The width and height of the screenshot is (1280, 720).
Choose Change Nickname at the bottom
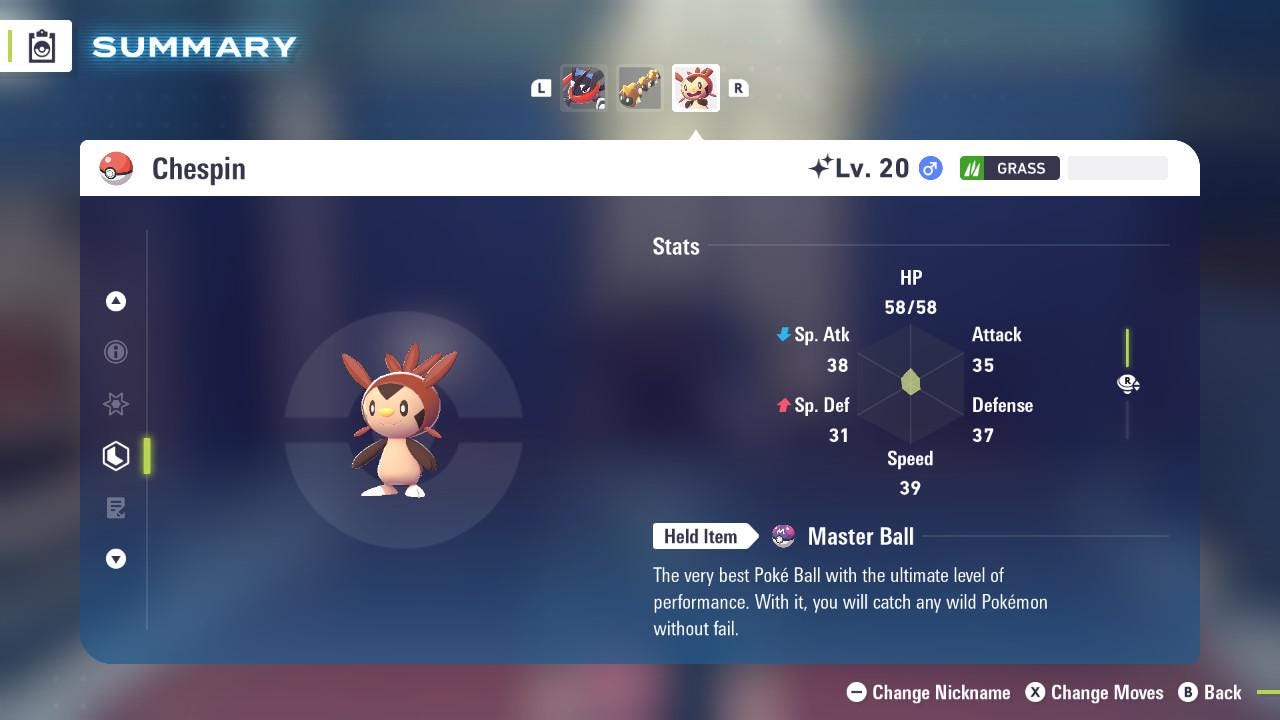tap(928, 692)
